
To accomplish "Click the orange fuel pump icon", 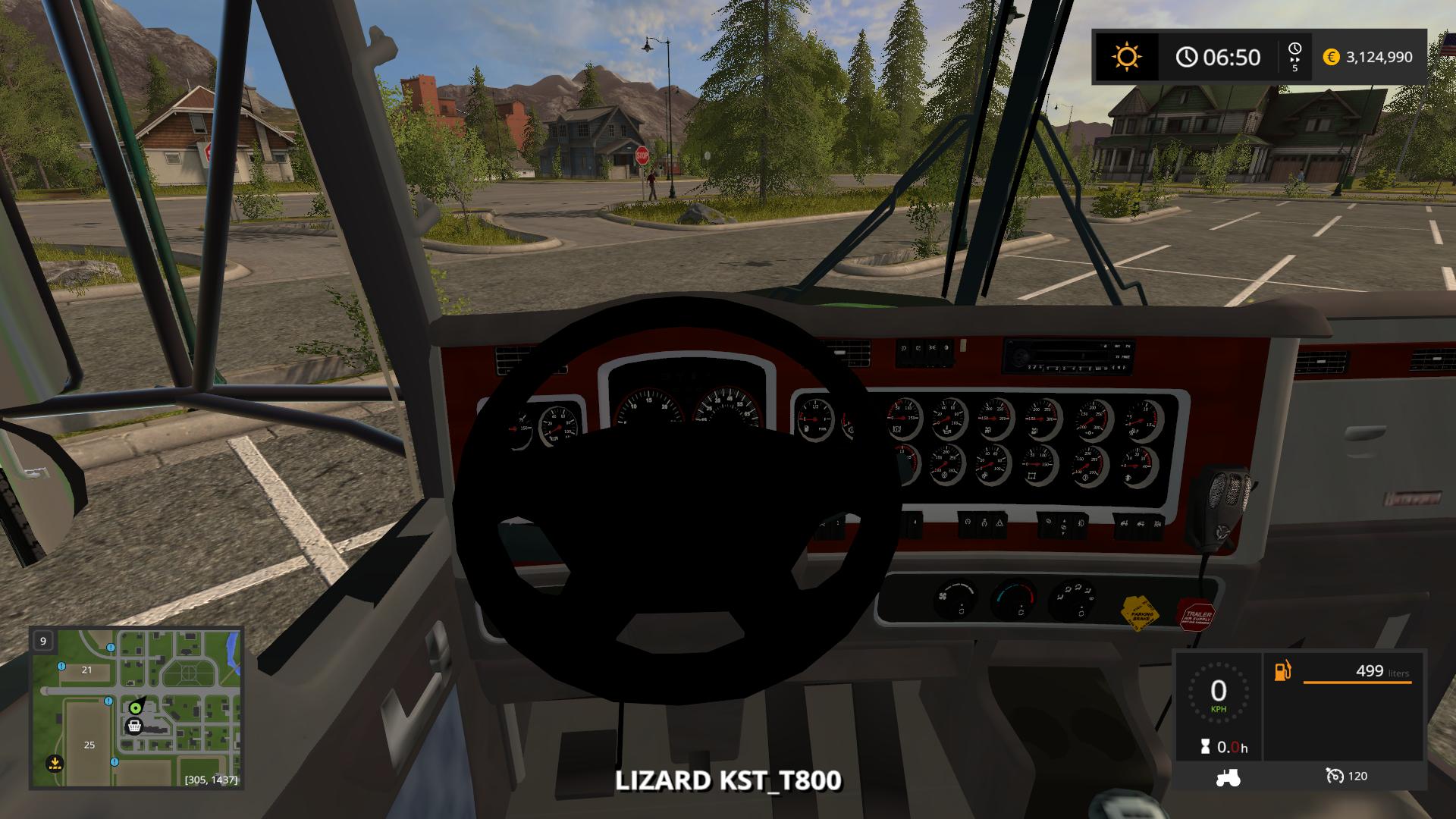I will (1282, 672).
